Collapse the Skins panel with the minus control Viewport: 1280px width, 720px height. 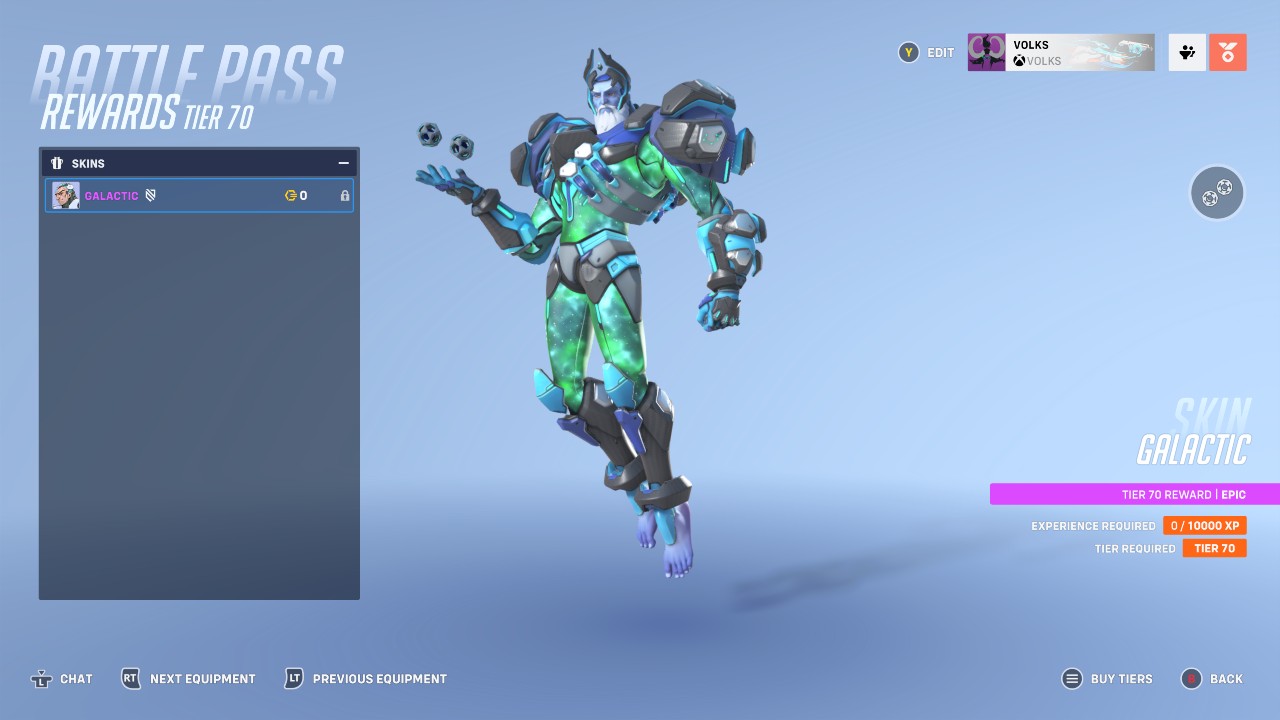point(343,162)
